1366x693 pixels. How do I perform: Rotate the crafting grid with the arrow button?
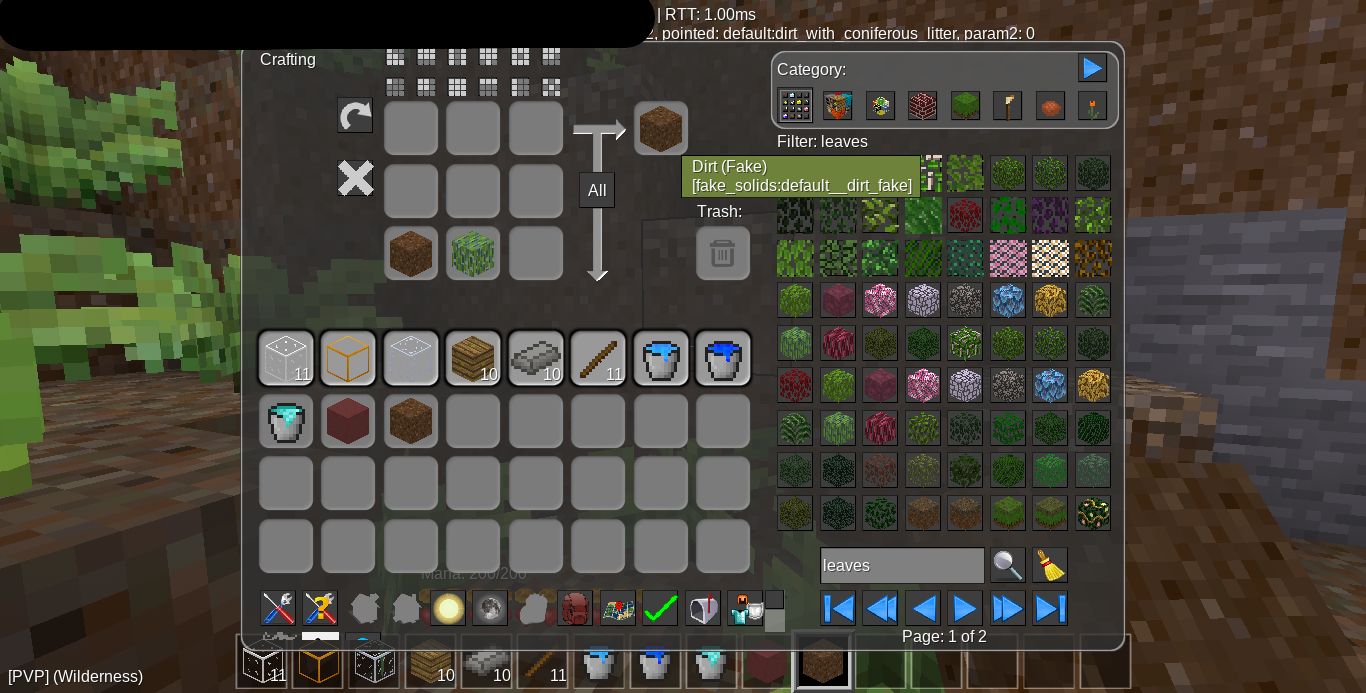tap(355, 116)
